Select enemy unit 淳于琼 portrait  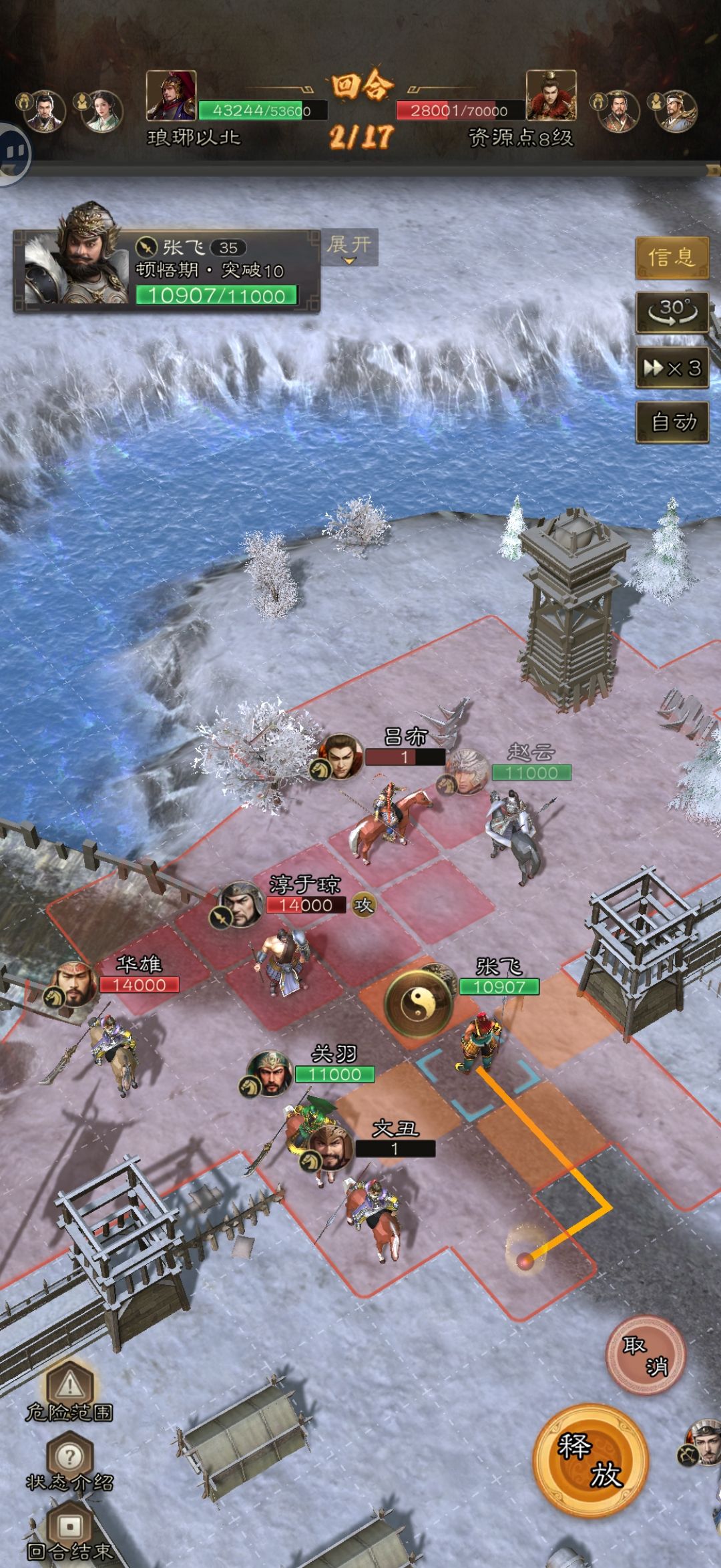point(240,904)
